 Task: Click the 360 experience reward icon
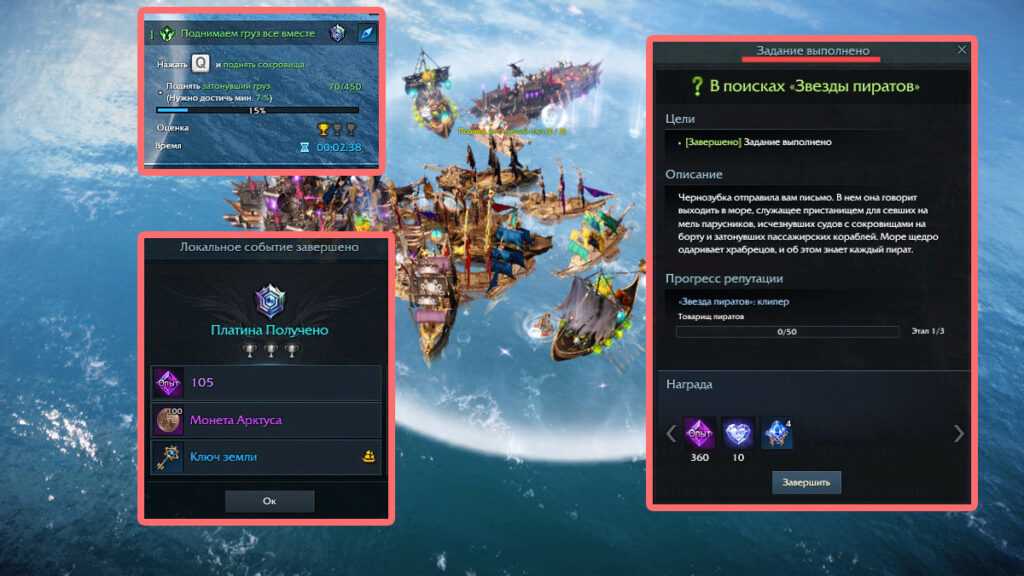[699, 432]
